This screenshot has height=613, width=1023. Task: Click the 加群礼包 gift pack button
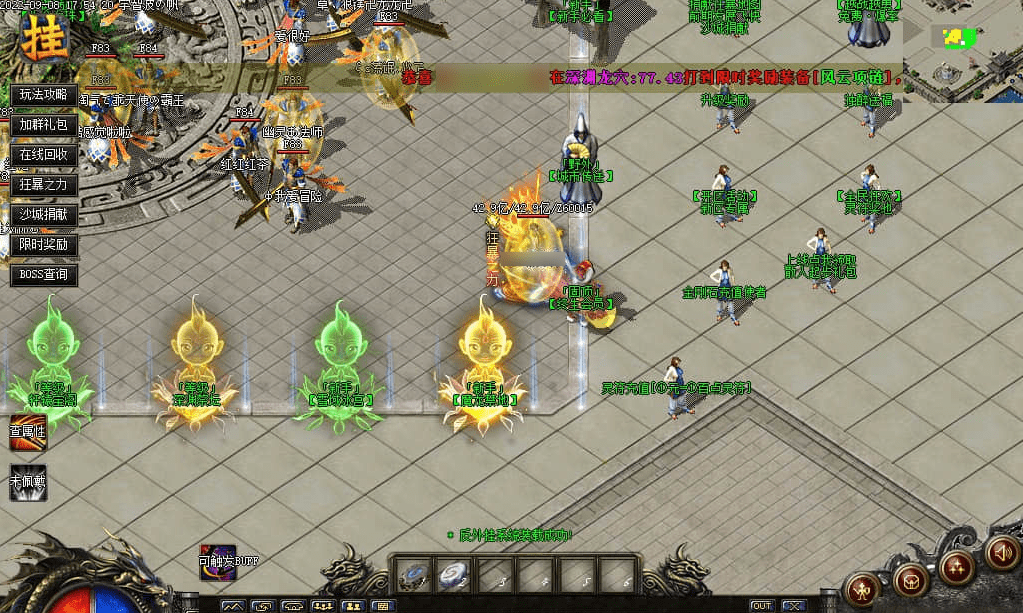(43, 125)
